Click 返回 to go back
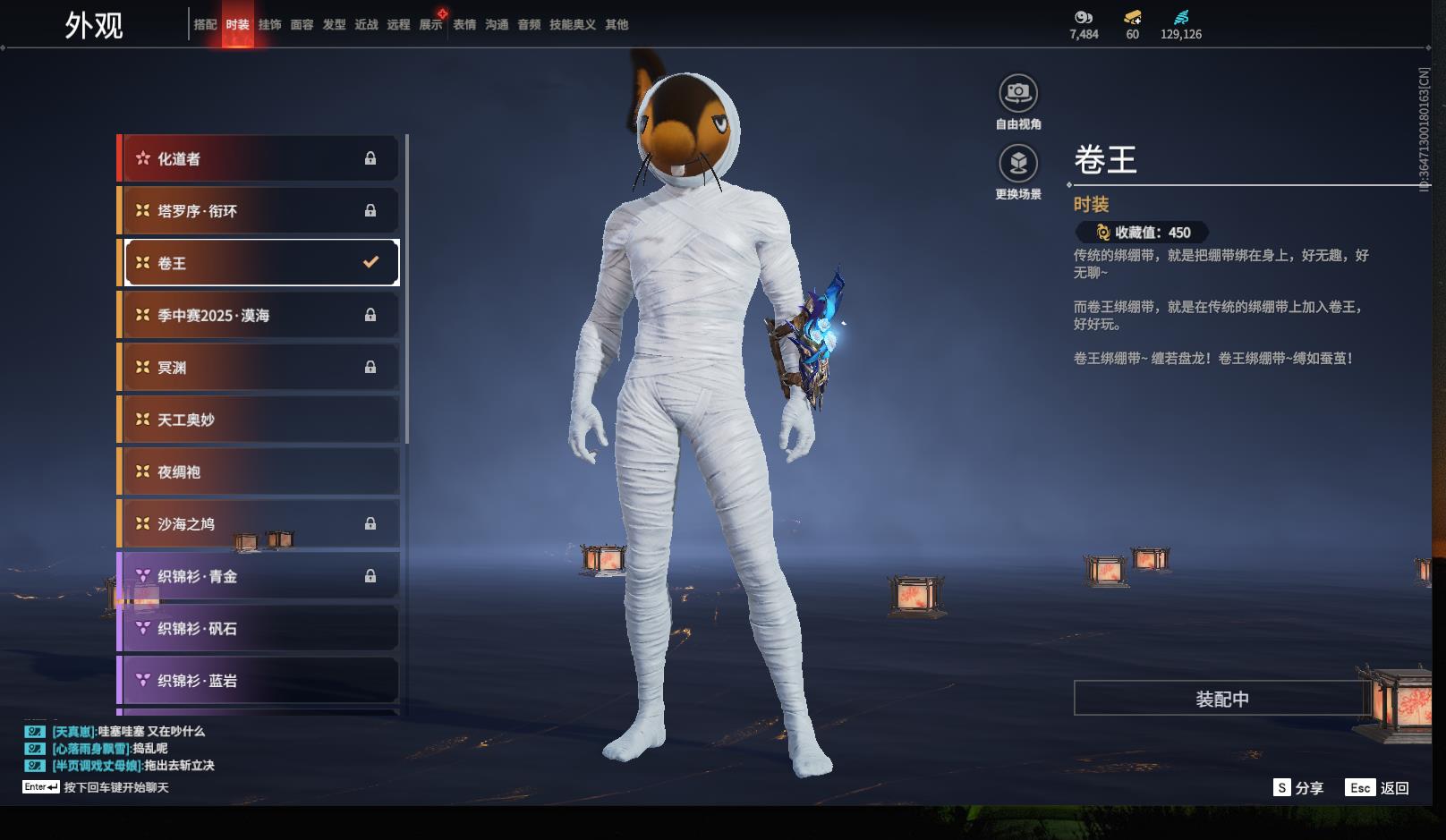1446x840 pixels. click(x=1378, y=788)
